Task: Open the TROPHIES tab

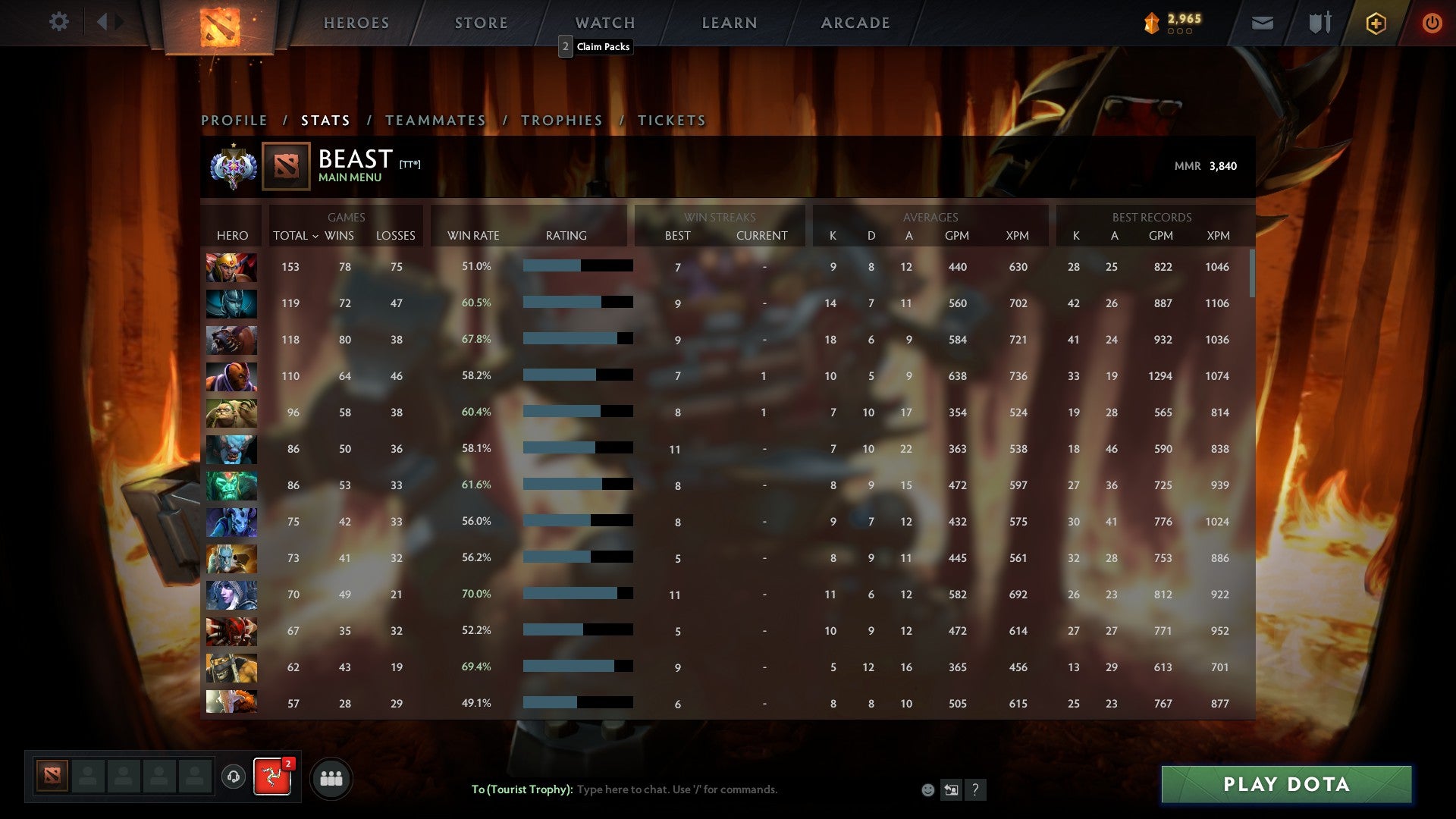Action: tap(560, 120)
